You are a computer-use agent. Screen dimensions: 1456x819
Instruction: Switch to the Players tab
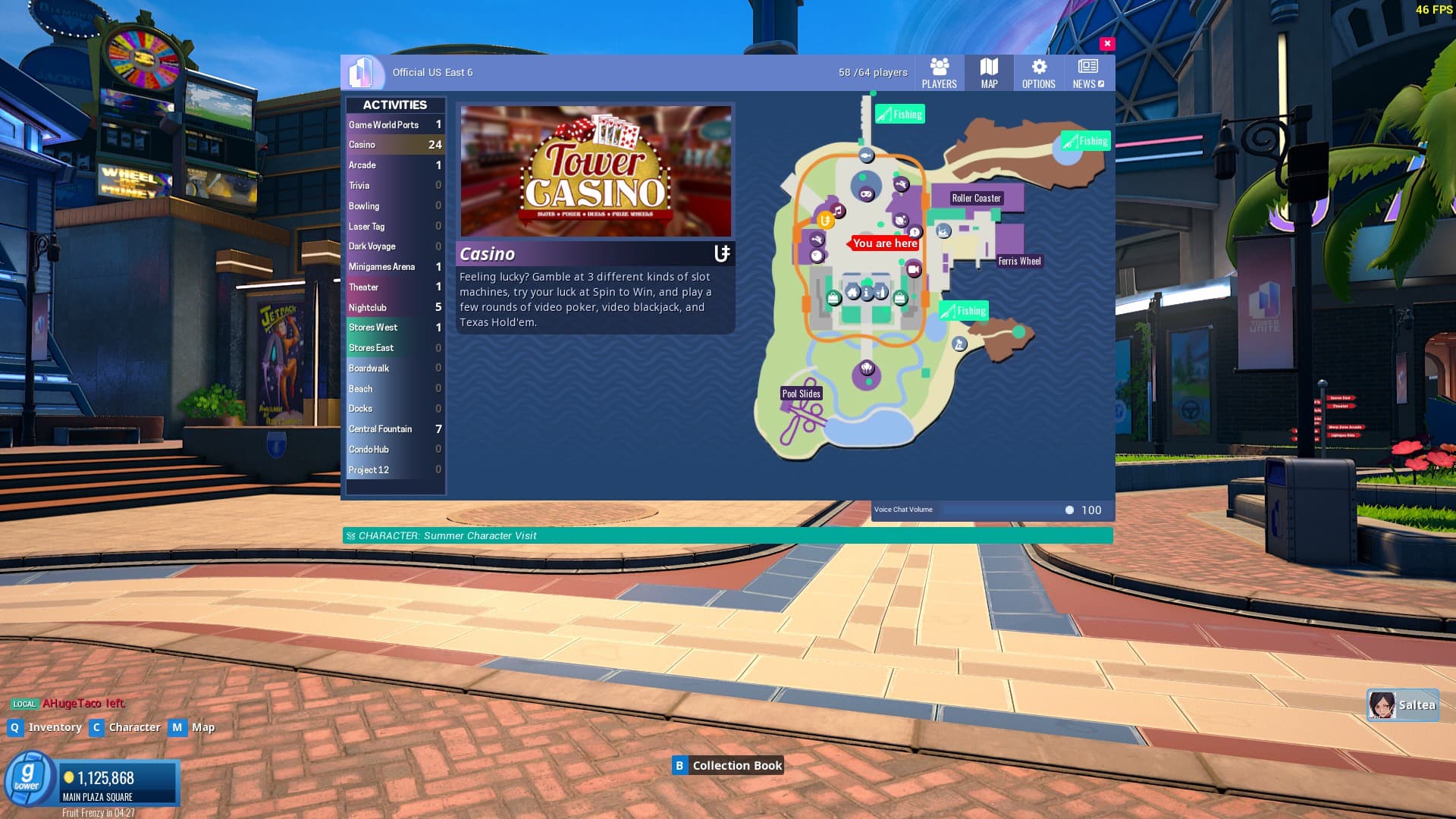click(939, 74)
